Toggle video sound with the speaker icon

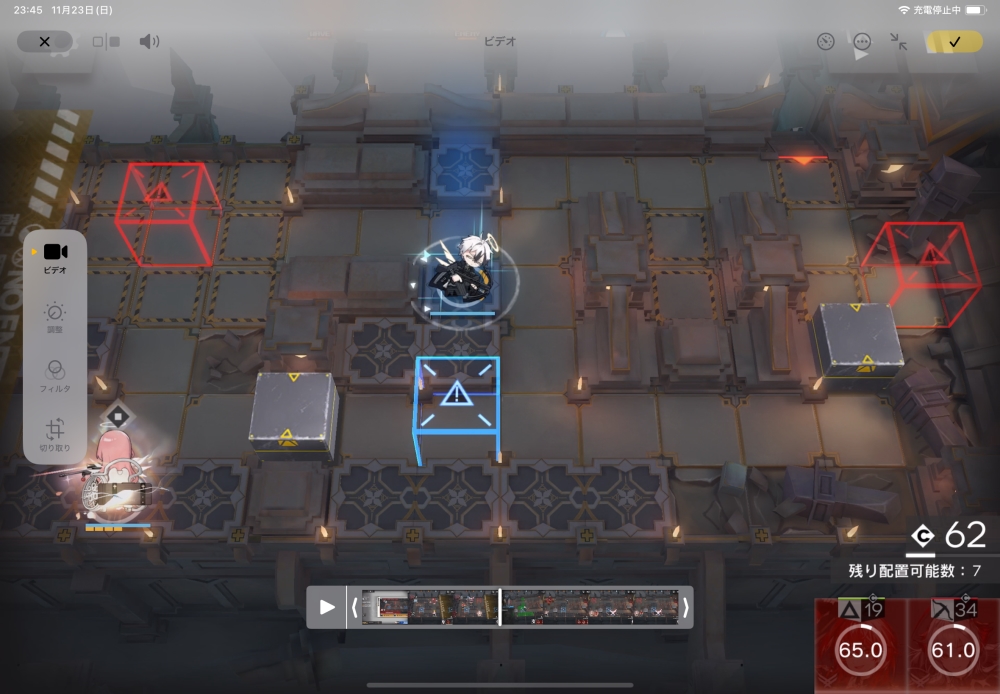(x=149, y=41)
